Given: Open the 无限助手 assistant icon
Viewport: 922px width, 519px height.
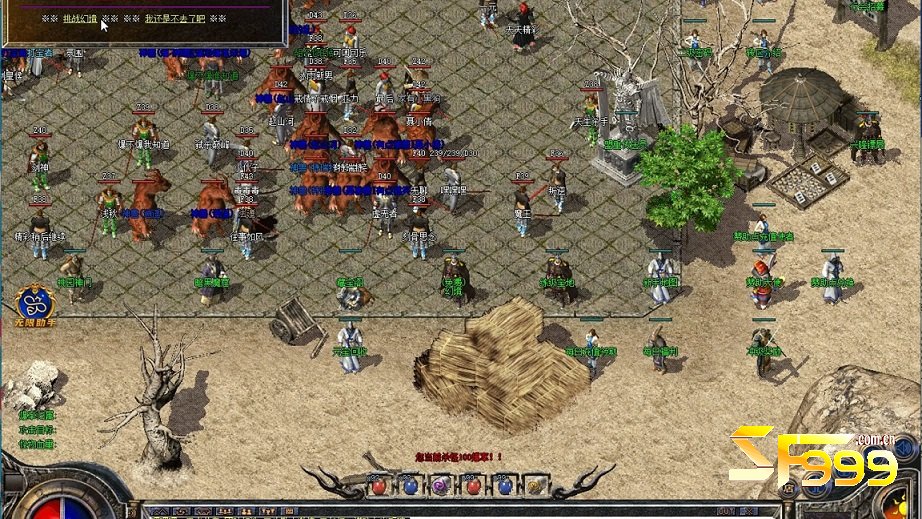Looking at the screenshot, I should tap(30, 303).
